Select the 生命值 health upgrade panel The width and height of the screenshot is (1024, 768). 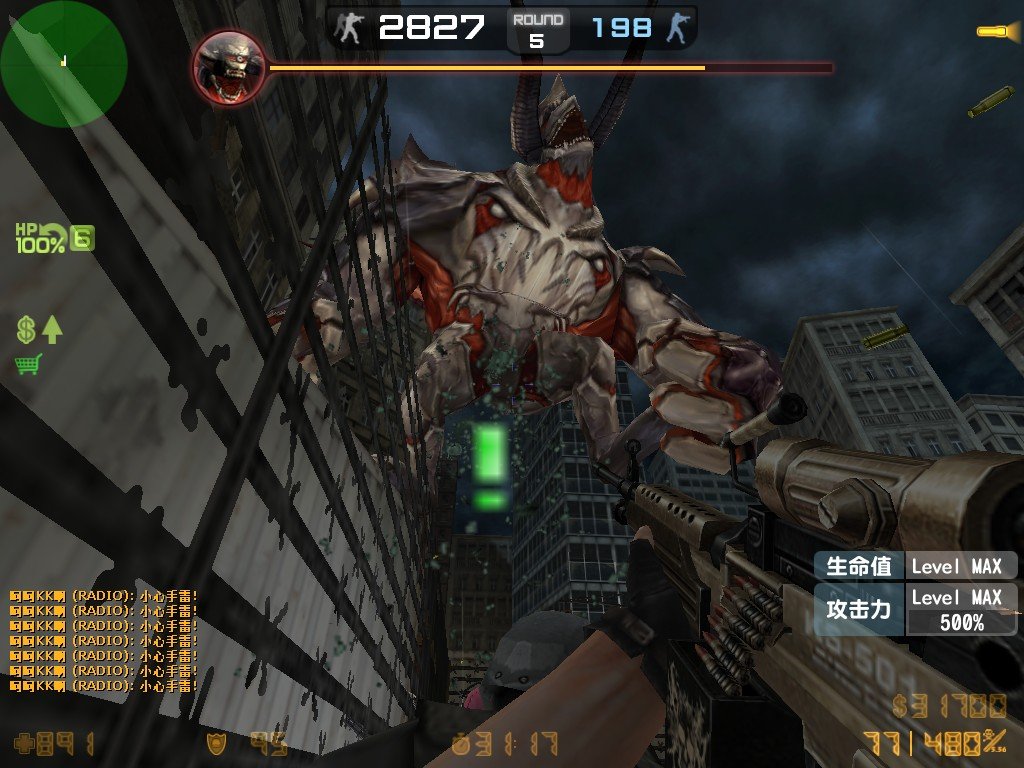[x=915, y=566]
